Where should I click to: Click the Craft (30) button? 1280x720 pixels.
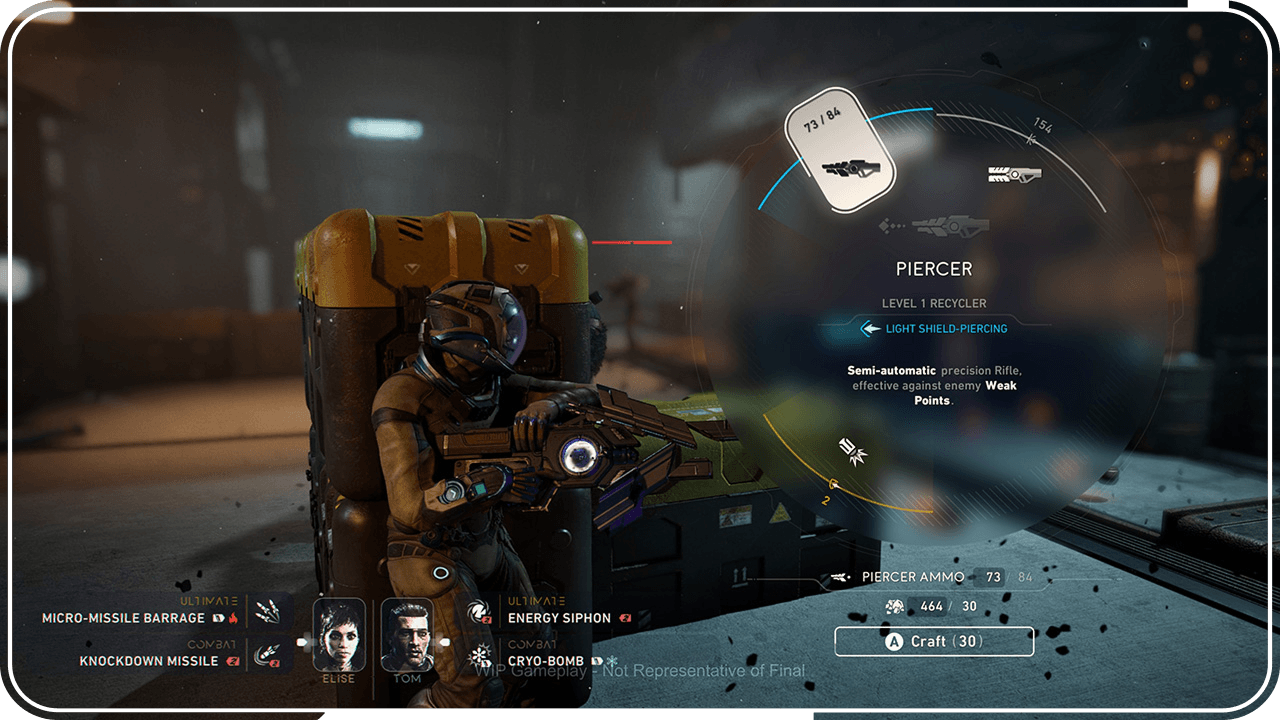(933, 642)
